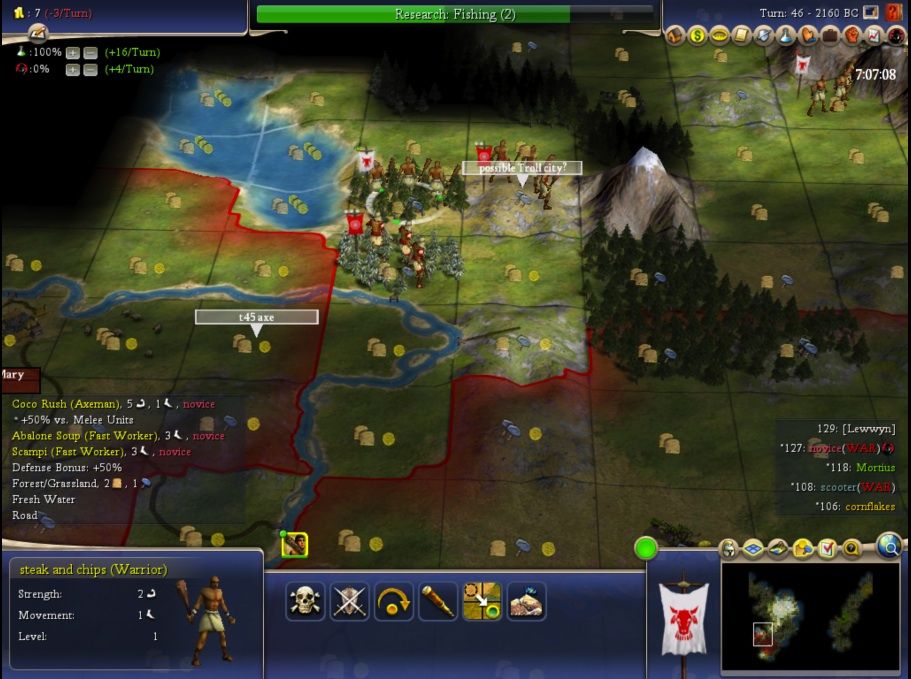911x679 pixels.
Task: Click the green end turn button
Action: [646, 548]
